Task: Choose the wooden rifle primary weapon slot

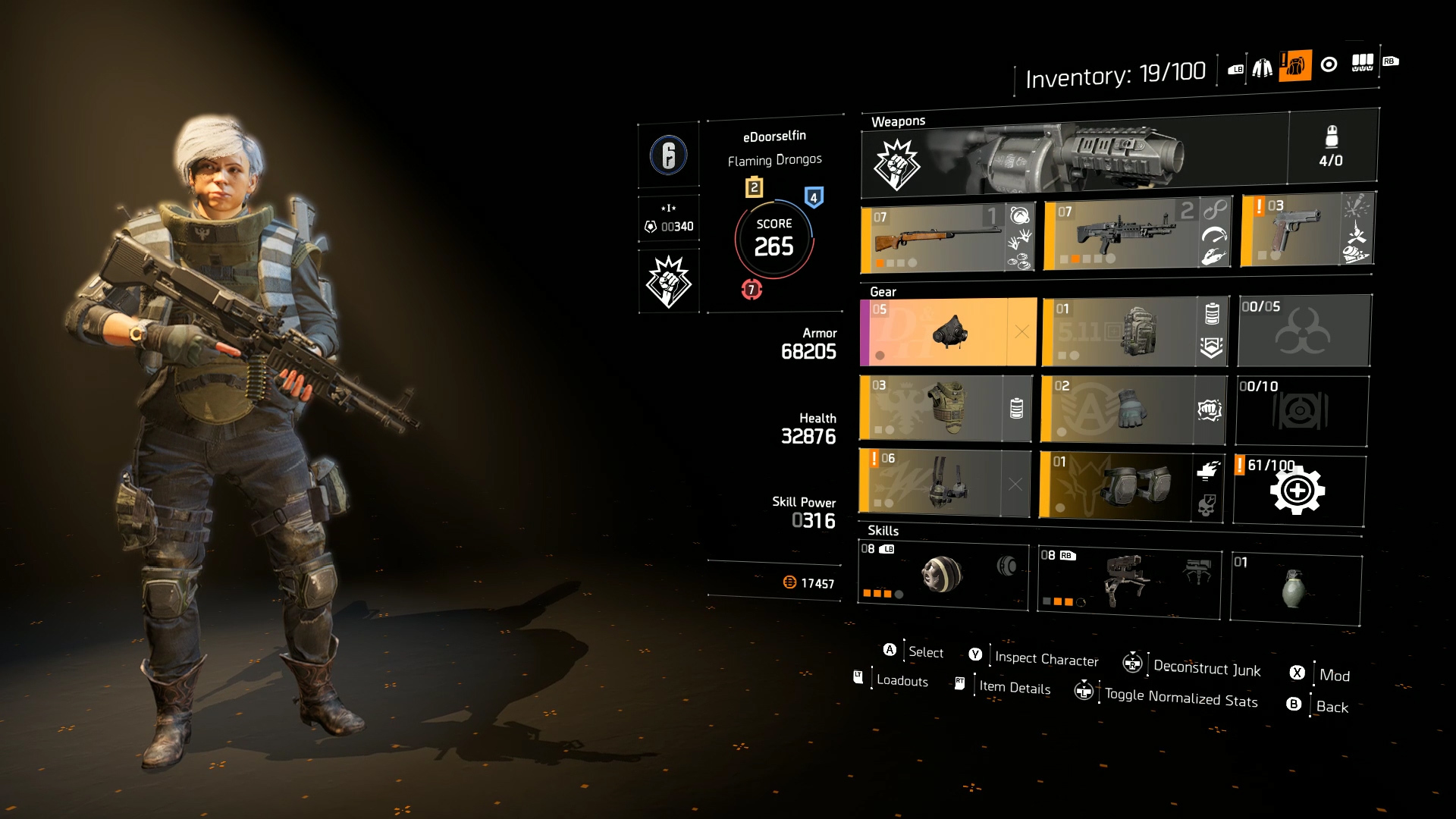Action: pyautogui.click(x=933, y=239)
